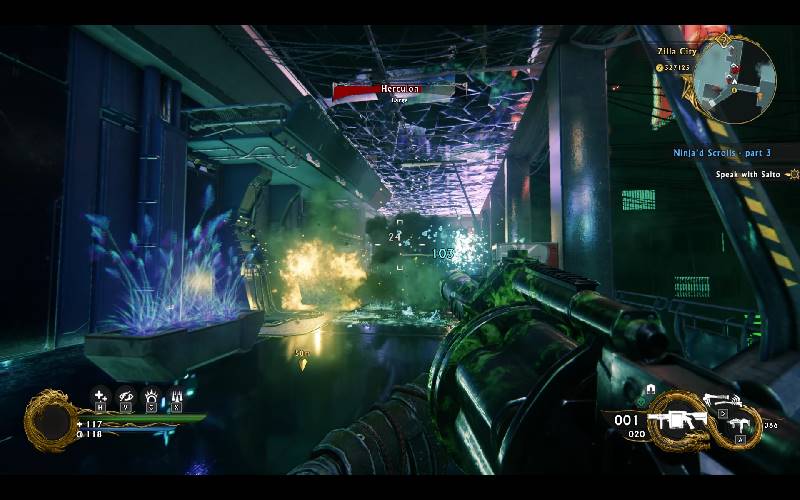Click the Speak with Saito objective

[x=750, y=174]
